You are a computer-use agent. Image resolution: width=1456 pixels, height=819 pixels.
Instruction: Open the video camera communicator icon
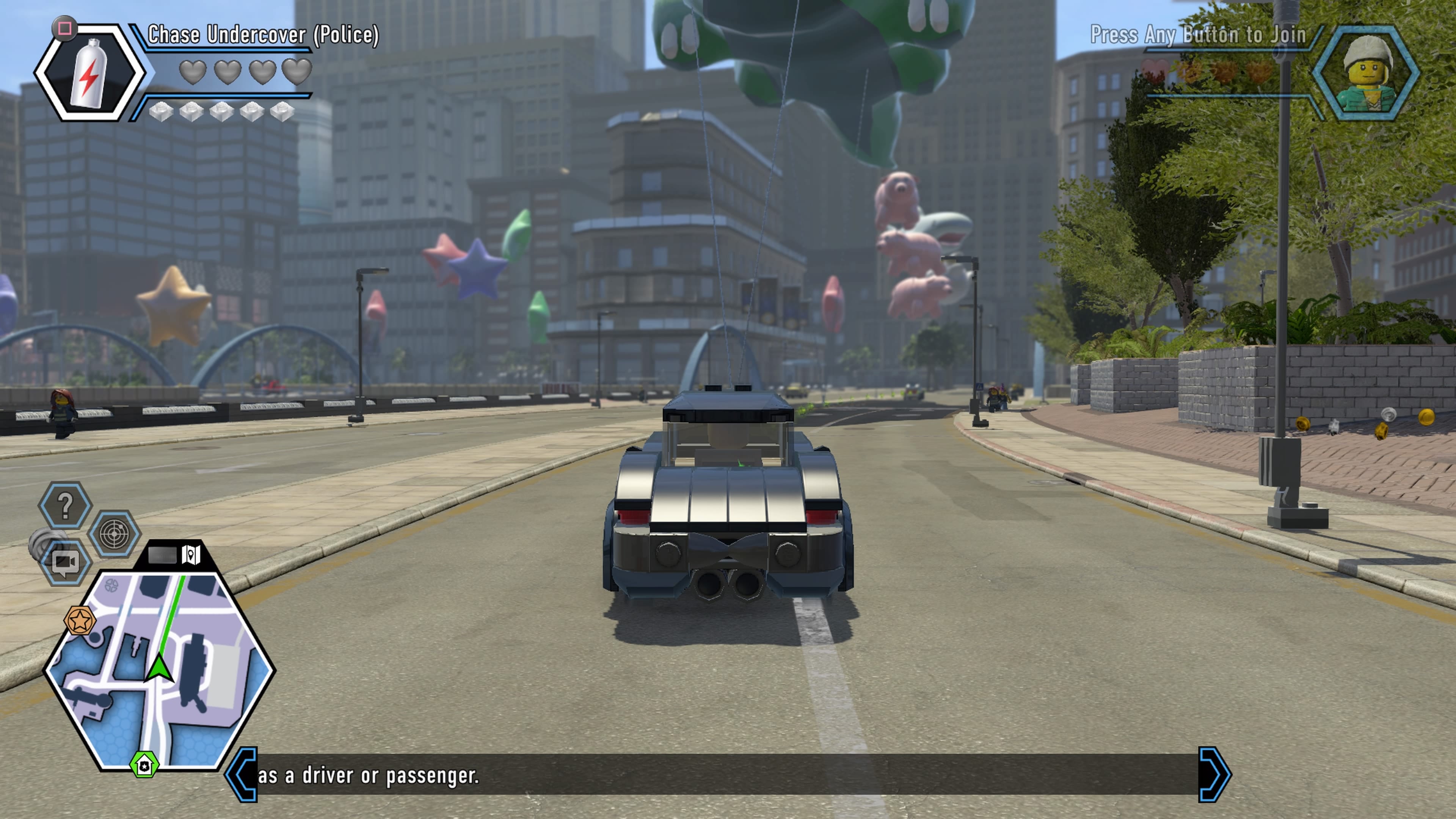click(x=65, y=562)
